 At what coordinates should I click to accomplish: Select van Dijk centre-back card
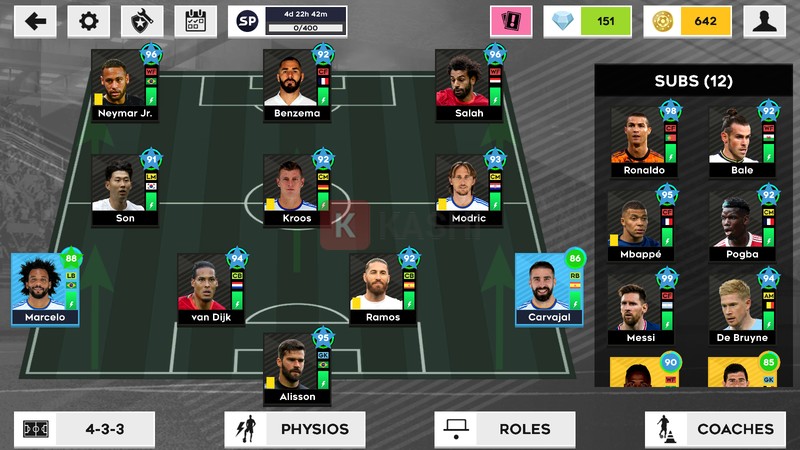pos(211,290)
